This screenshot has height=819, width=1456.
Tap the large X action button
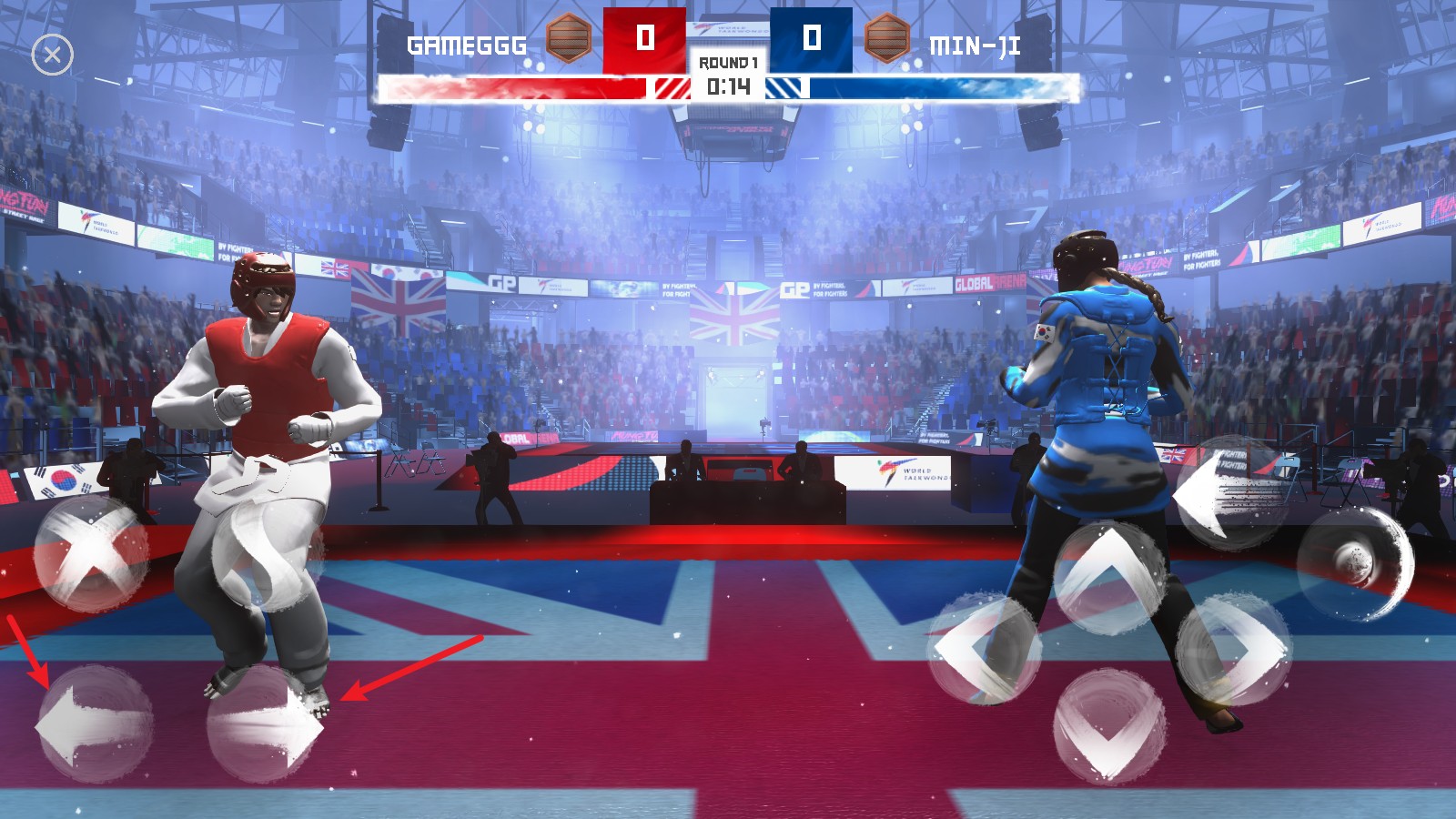[x=91, y=552]
